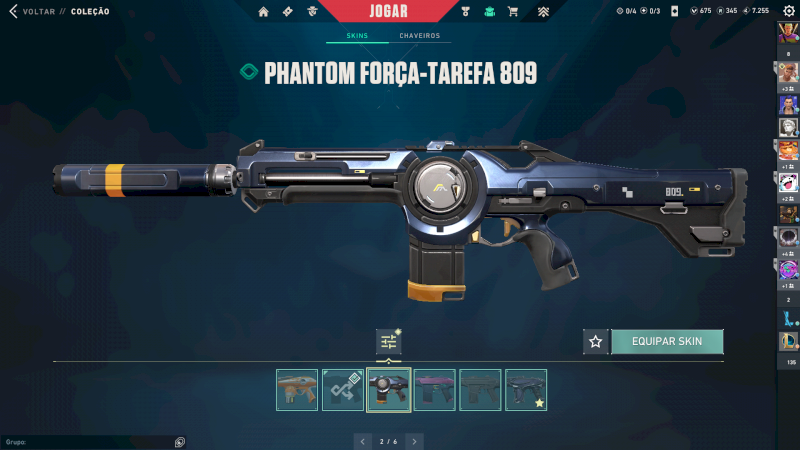Viewport: 800px width, 450px height.
Task: Open the home screen via house icon
Action: 264,12
